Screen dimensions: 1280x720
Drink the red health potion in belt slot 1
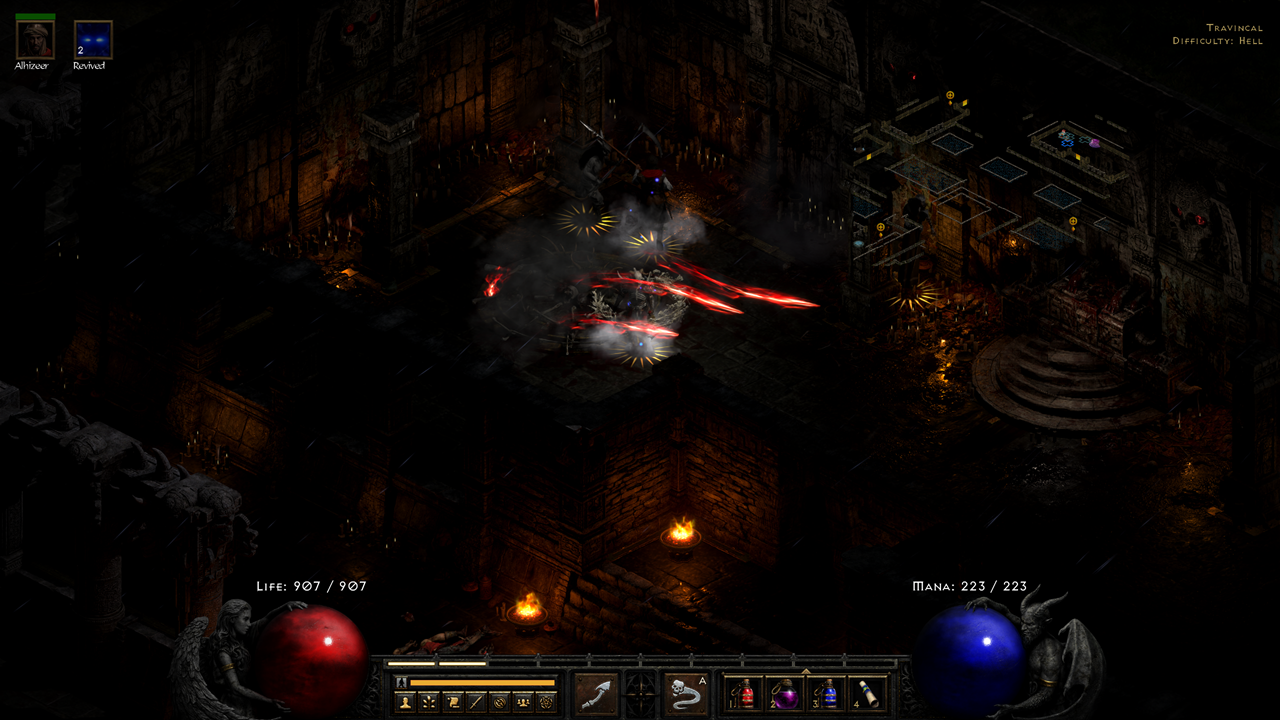(746, 694)
